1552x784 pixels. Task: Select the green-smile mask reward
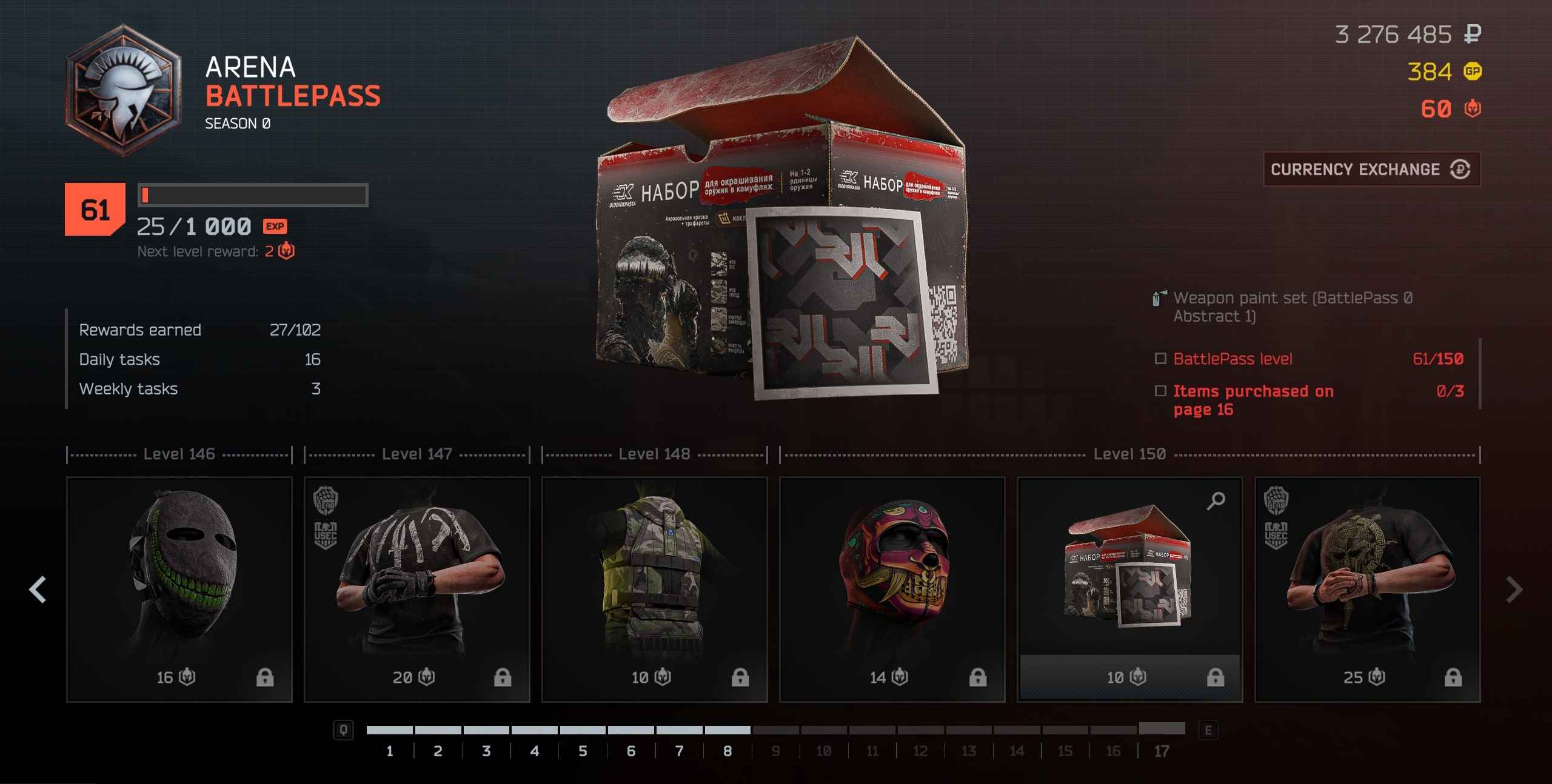pos(179,576)
